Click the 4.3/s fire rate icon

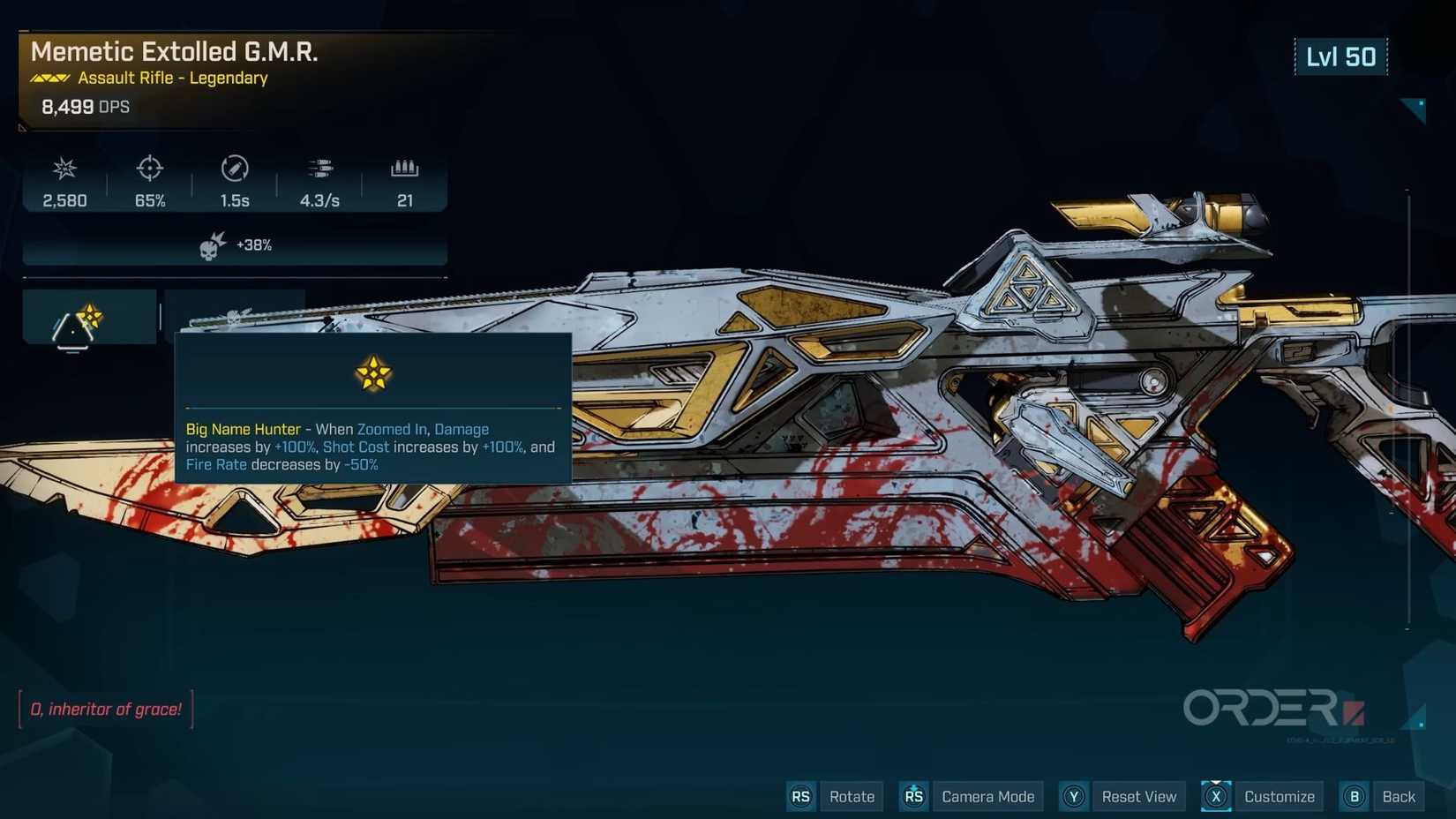tap(319, 169)
